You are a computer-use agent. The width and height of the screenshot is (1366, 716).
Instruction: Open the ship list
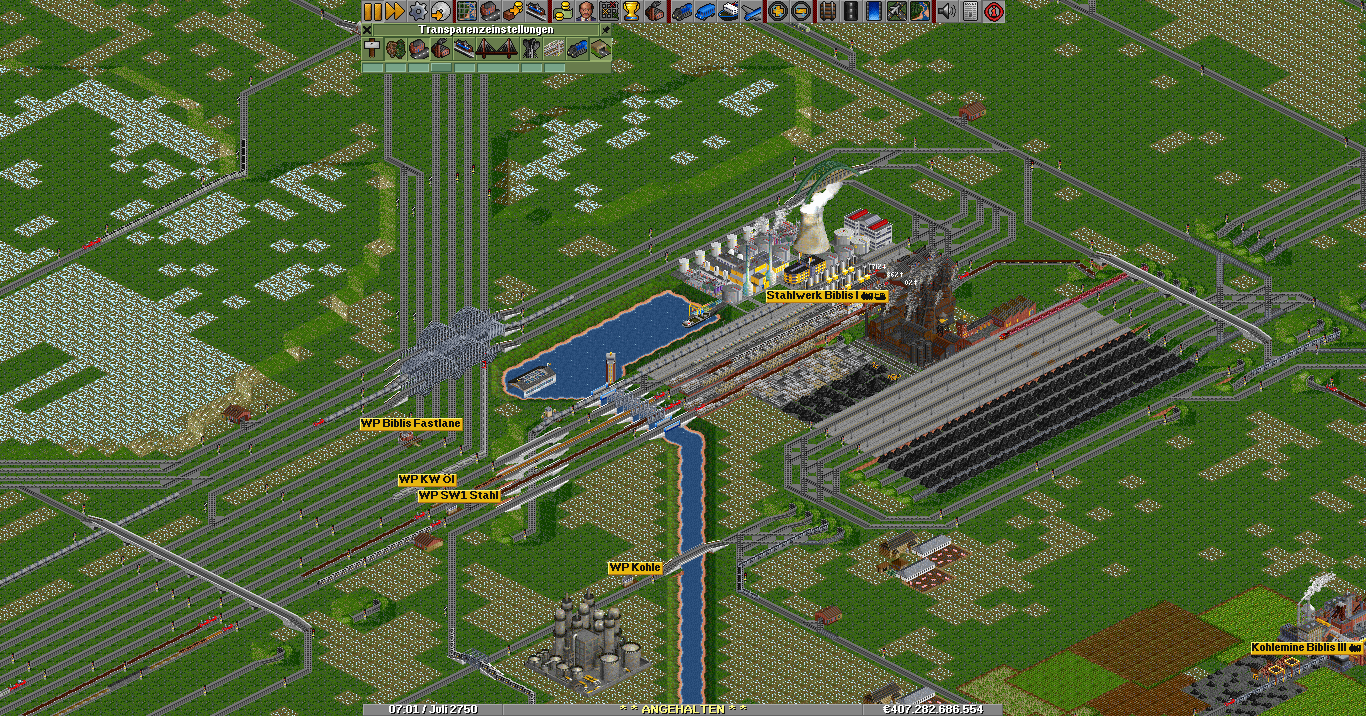[x=728, y=11]
